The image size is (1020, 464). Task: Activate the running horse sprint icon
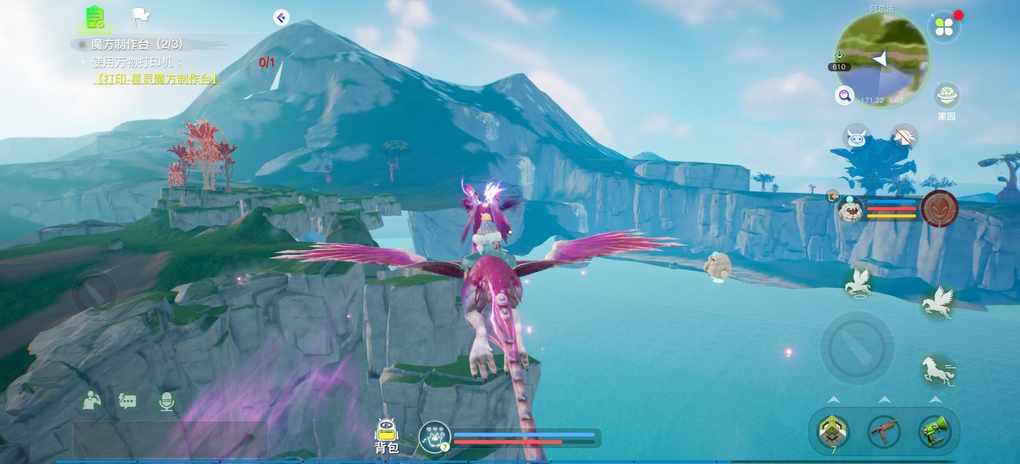click(x=936, y=370)
